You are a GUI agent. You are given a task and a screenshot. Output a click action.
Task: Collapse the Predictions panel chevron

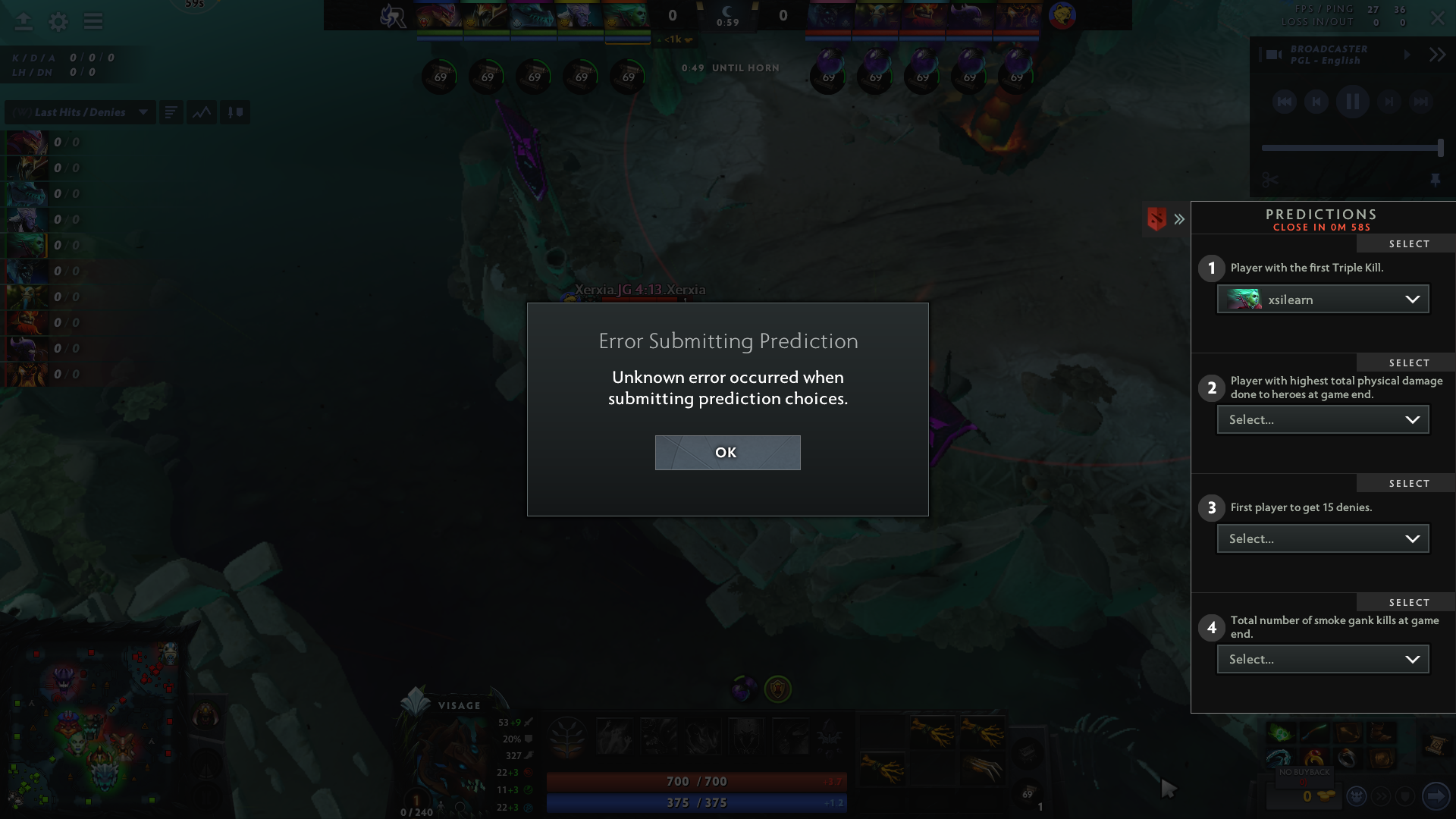(1179, 218)
